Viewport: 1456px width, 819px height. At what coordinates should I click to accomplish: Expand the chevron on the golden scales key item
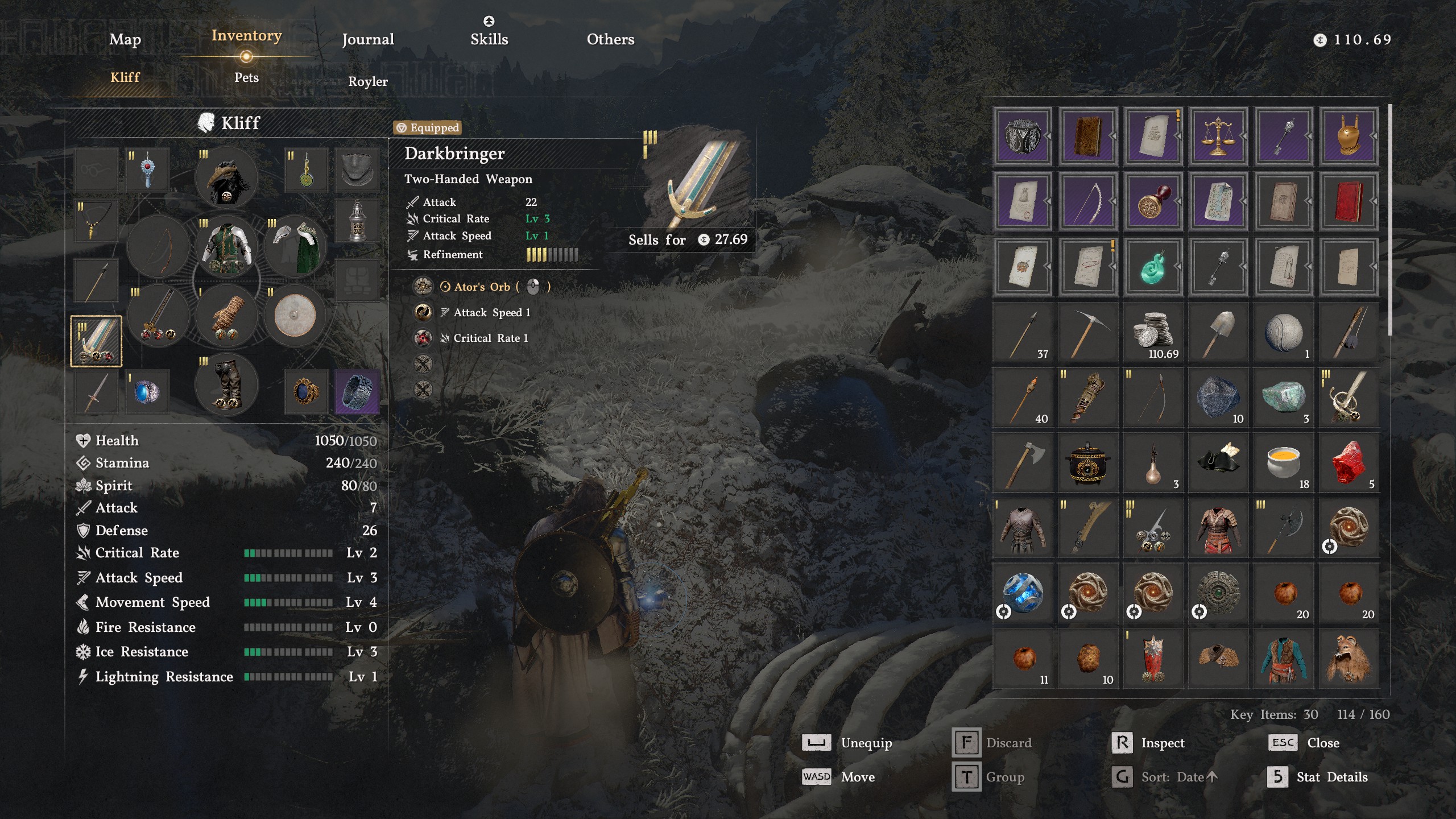[x=1244, y=136]
